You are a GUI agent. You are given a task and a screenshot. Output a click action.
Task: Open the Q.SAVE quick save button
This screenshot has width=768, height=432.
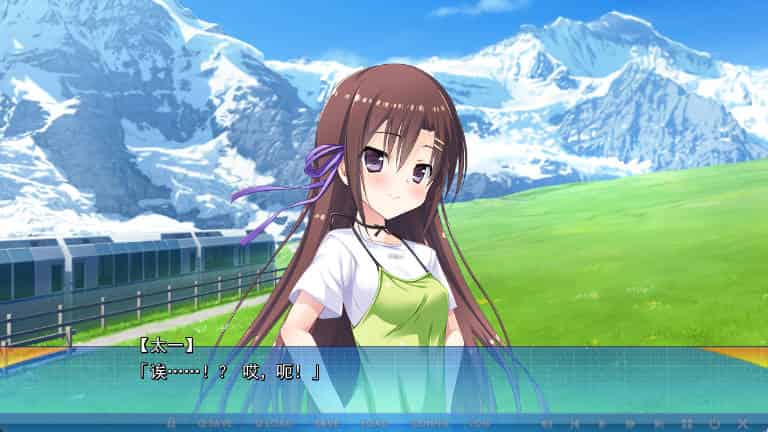(215, 423)
